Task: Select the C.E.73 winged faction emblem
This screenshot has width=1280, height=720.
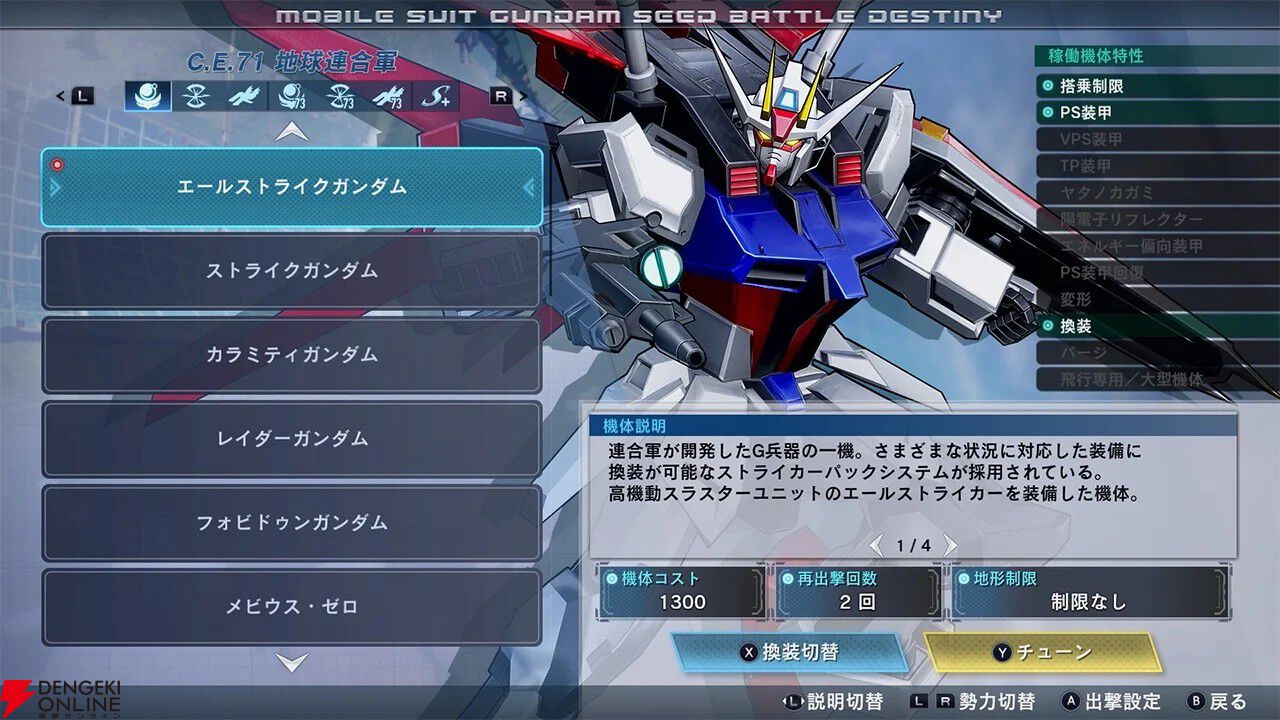Action: pyautogui.click(x=390, y=97)
